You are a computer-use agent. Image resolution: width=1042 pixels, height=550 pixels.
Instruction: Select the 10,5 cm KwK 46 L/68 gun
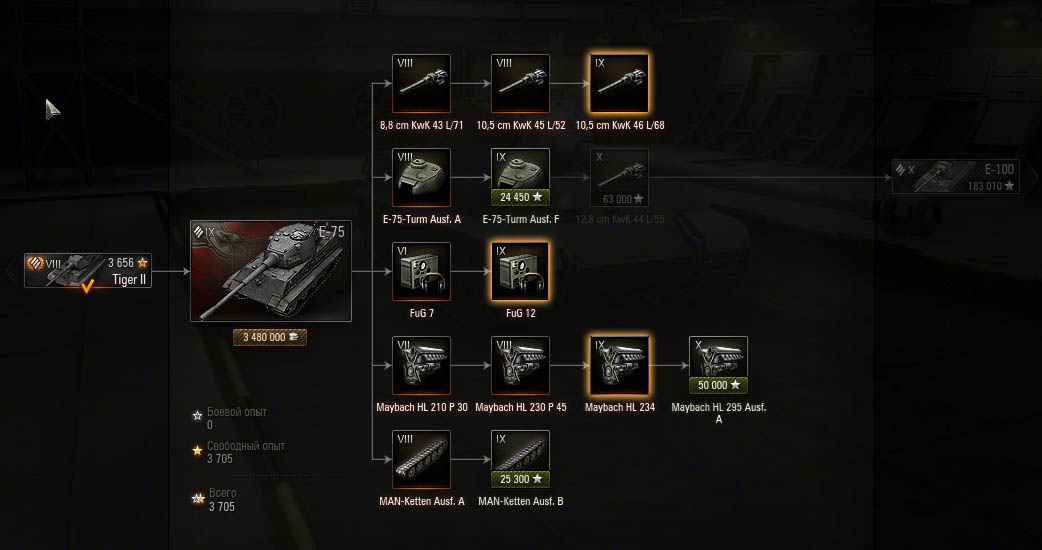(x=619, y=83)
